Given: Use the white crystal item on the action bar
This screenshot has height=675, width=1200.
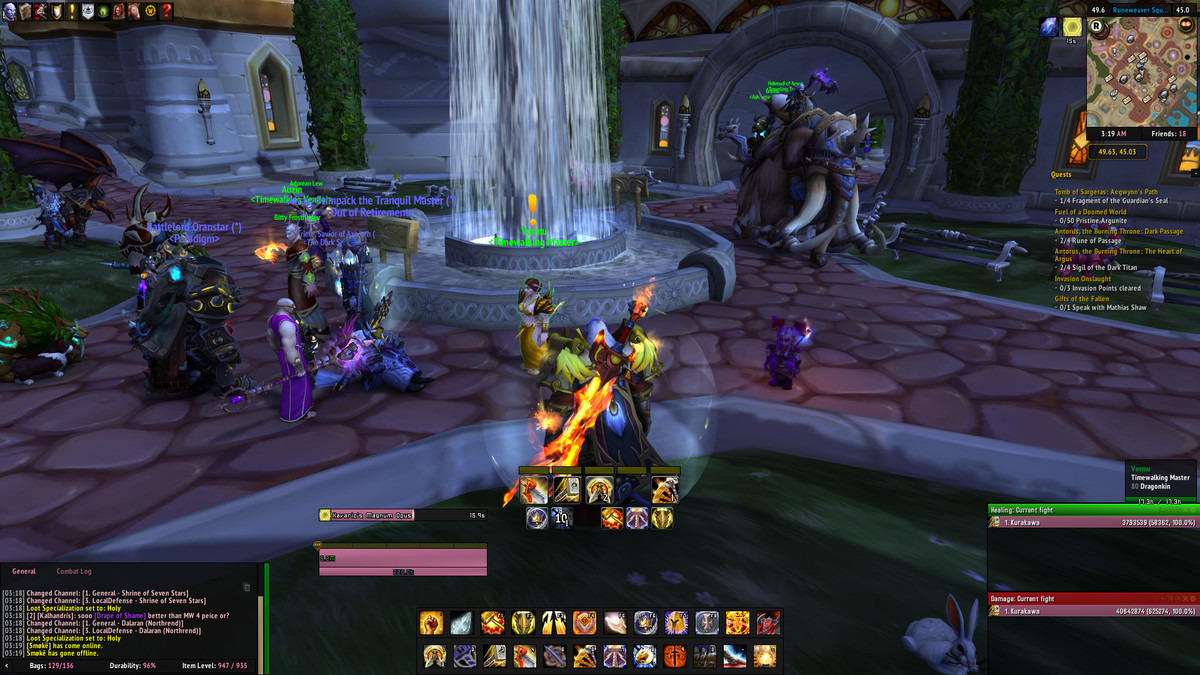Looking at the screenshot, I should [x=461, y=623].
